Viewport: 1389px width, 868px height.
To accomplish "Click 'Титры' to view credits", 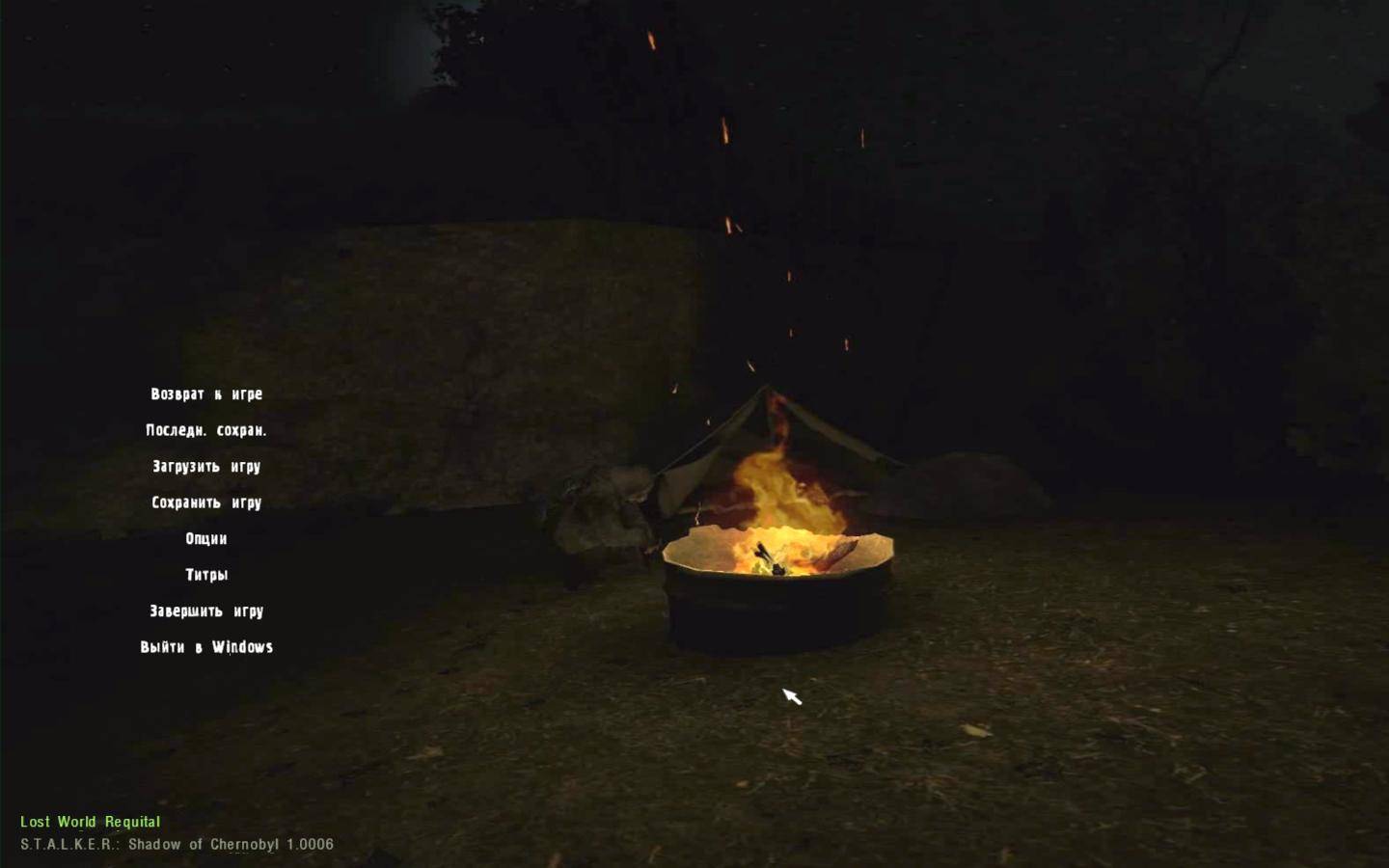I will pyautogui.click(x=204, y=574).
